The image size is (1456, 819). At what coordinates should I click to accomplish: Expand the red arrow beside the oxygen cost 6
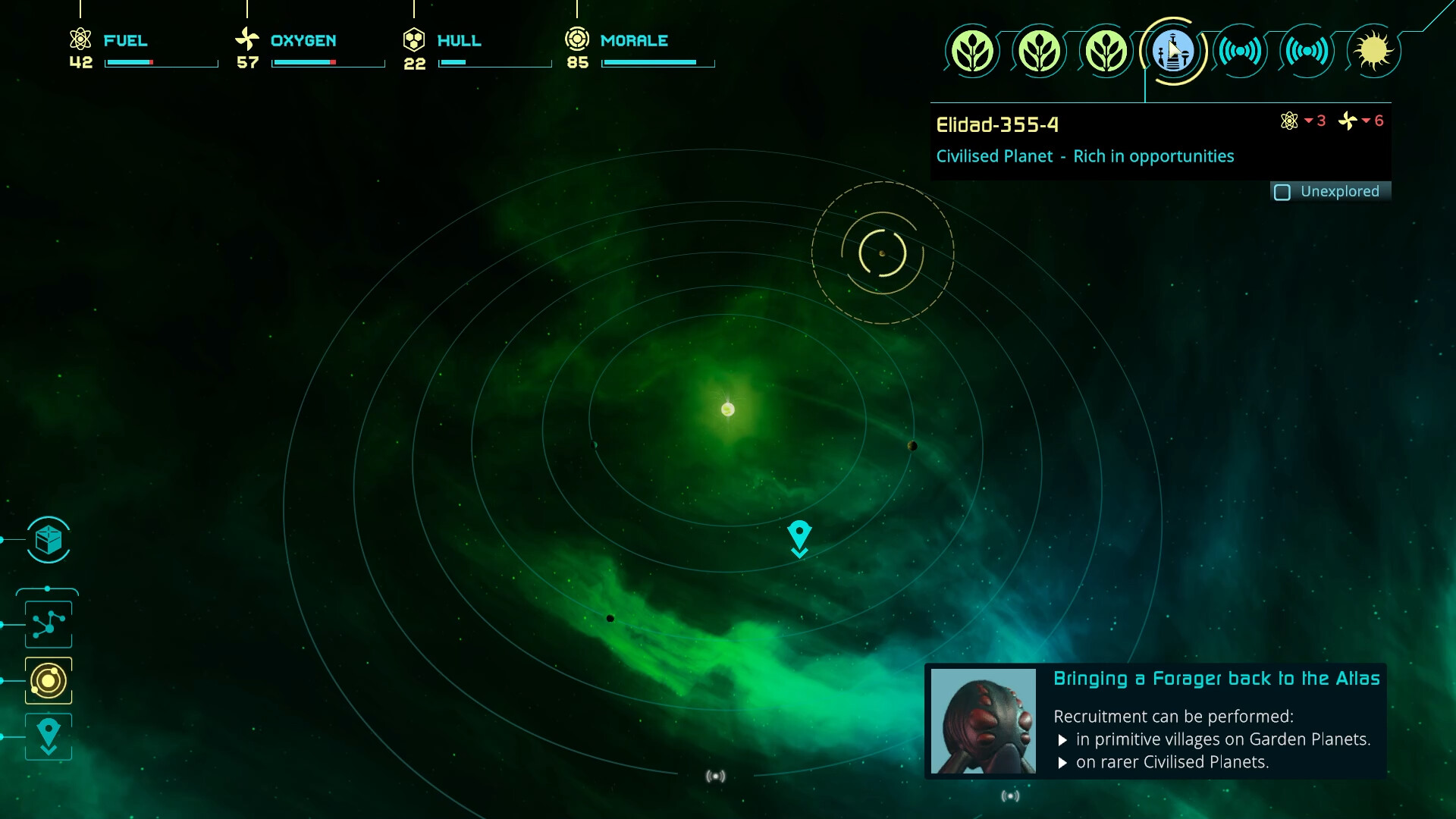pyautogui.click(x=1368, y=121)
